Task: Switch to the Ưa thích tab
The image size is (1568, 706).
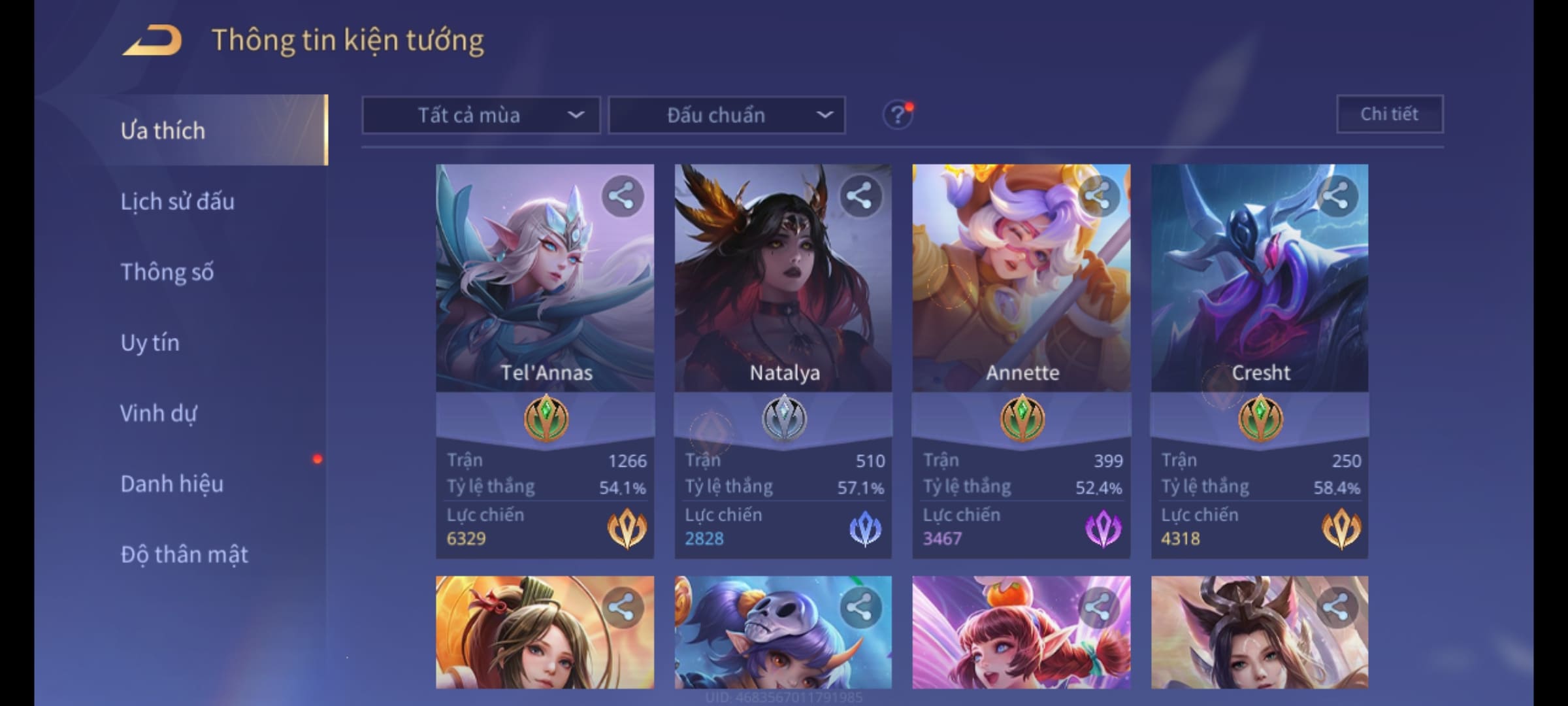Action: pos(163,131)
